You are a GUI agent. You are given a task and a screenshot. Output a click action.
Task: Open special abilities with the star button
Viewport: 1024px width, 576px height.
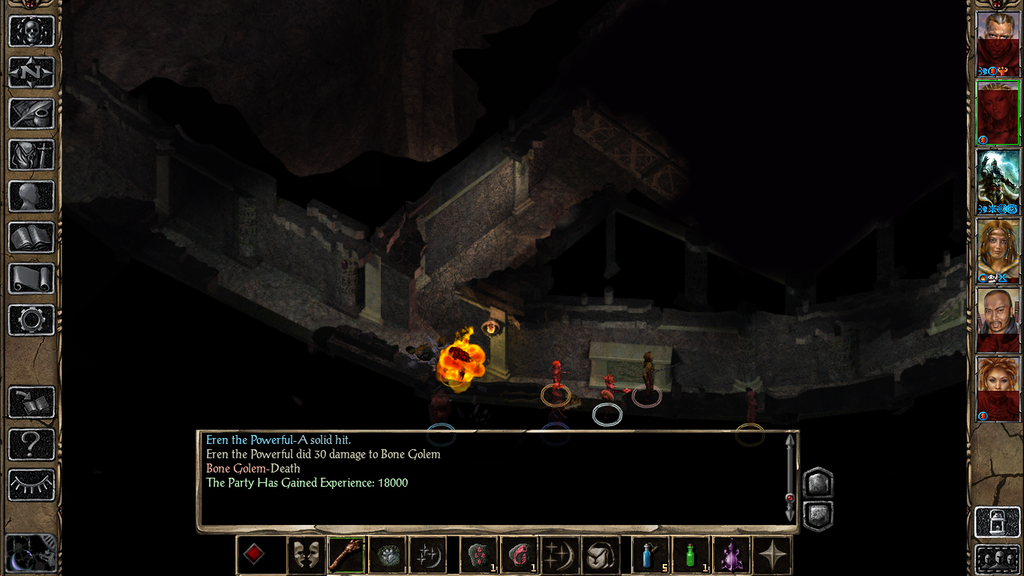click(773, 555)
